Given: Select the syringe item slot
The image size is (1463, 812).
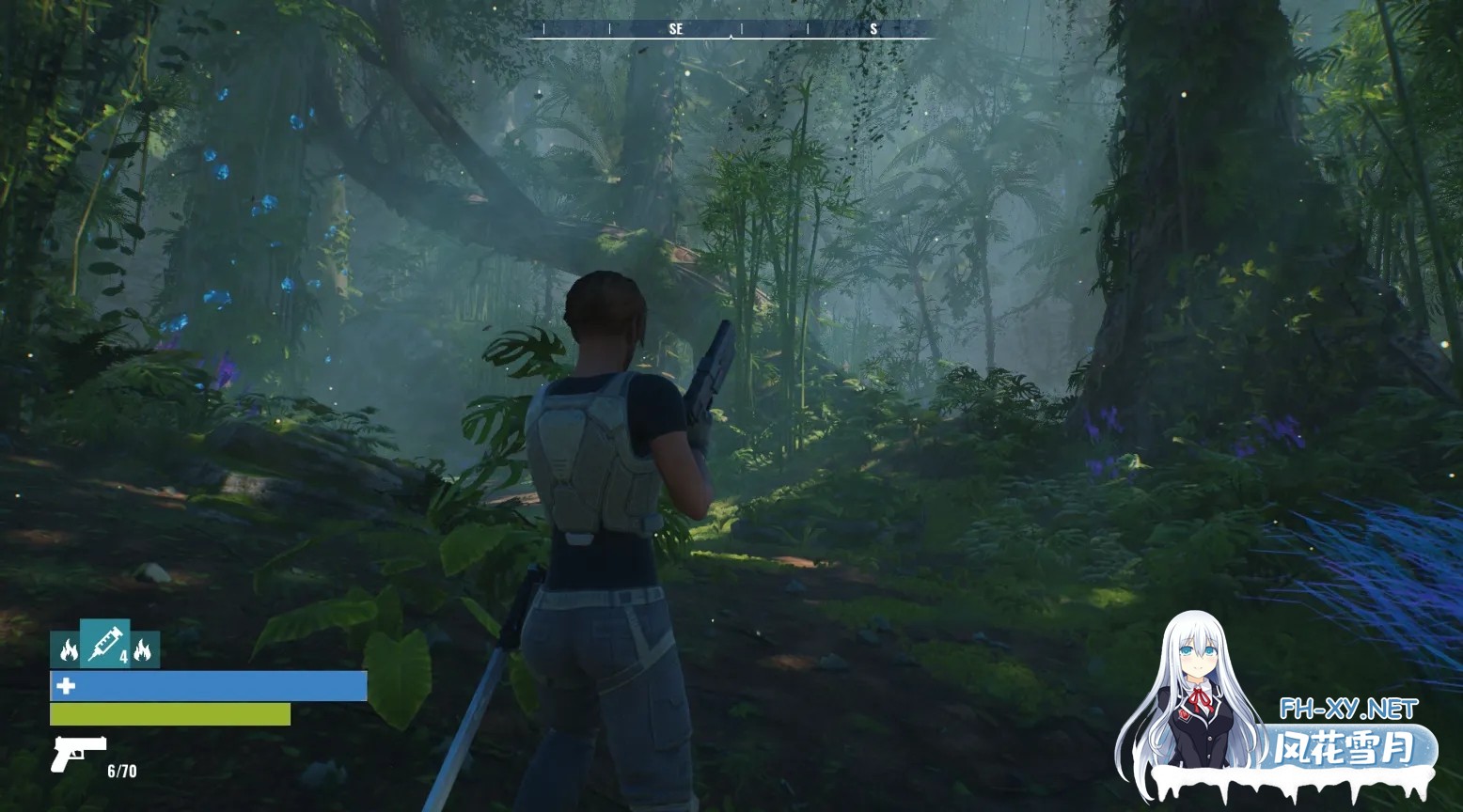Looking at the screenshot, I should [105, 644].
